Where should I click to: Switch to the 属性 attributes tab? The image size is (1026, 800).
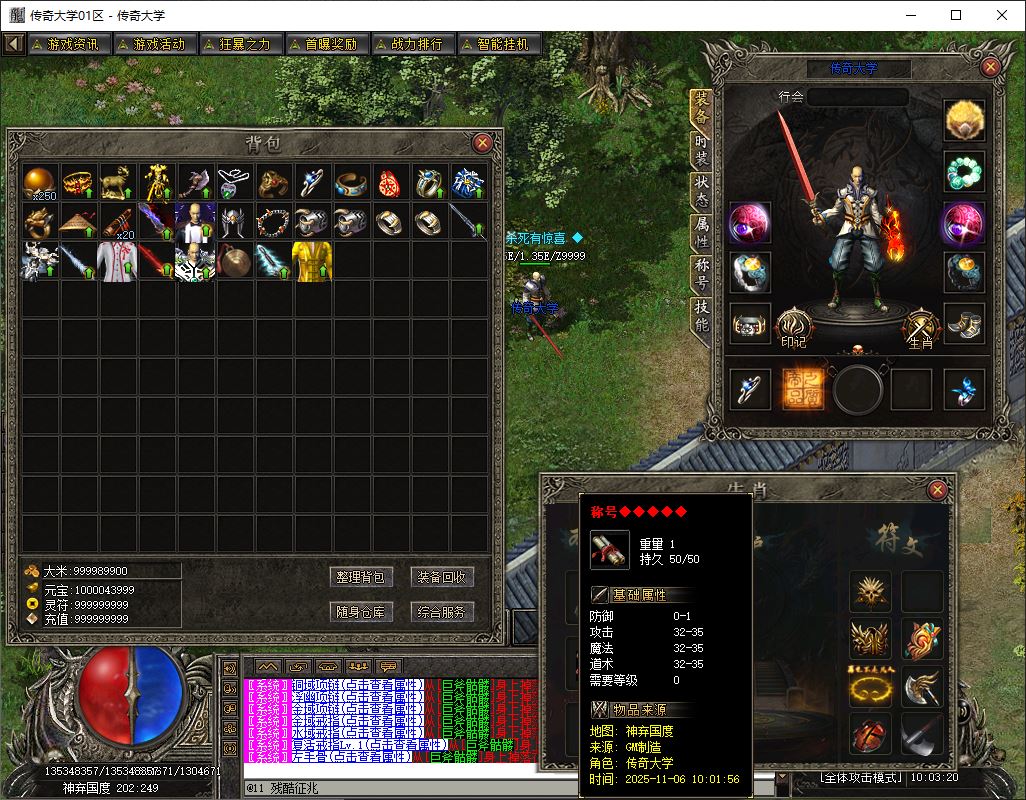(x=701, y=233)
